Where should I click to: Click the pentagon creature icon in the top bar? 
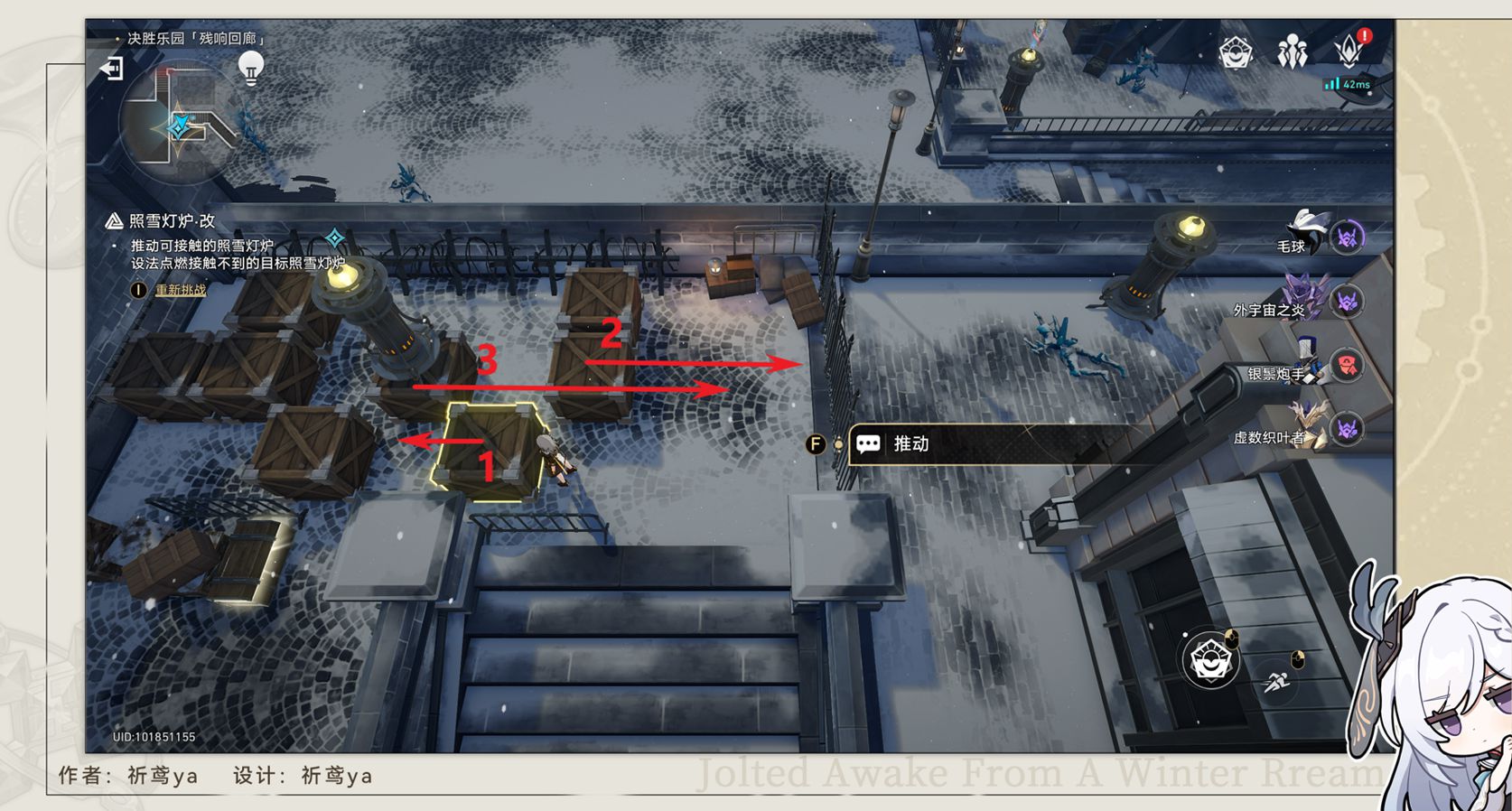pos(1235,52)
